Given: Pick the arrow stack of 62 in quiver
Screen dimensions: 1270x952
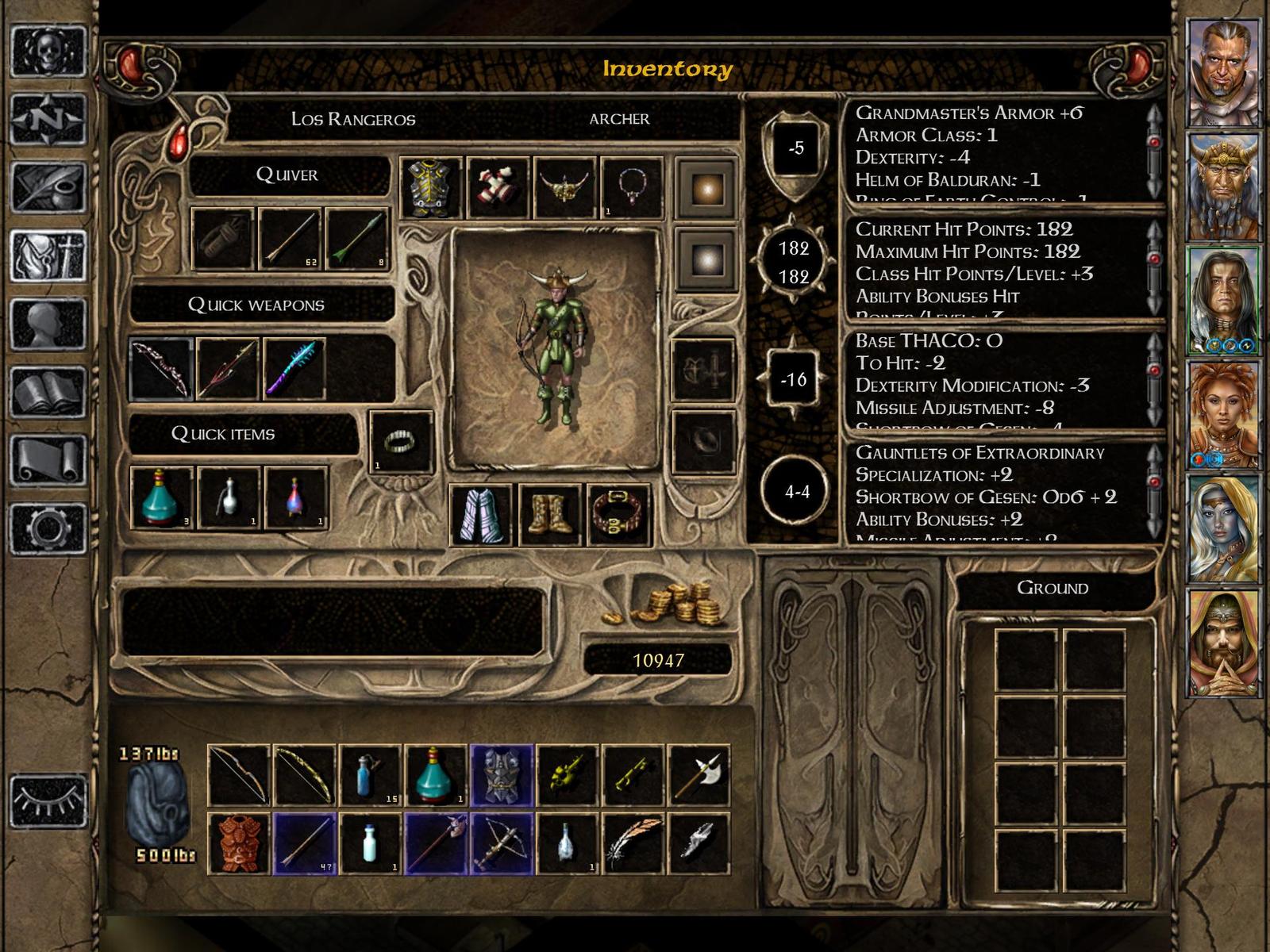Looking at the screenshot, I should 290,239.
